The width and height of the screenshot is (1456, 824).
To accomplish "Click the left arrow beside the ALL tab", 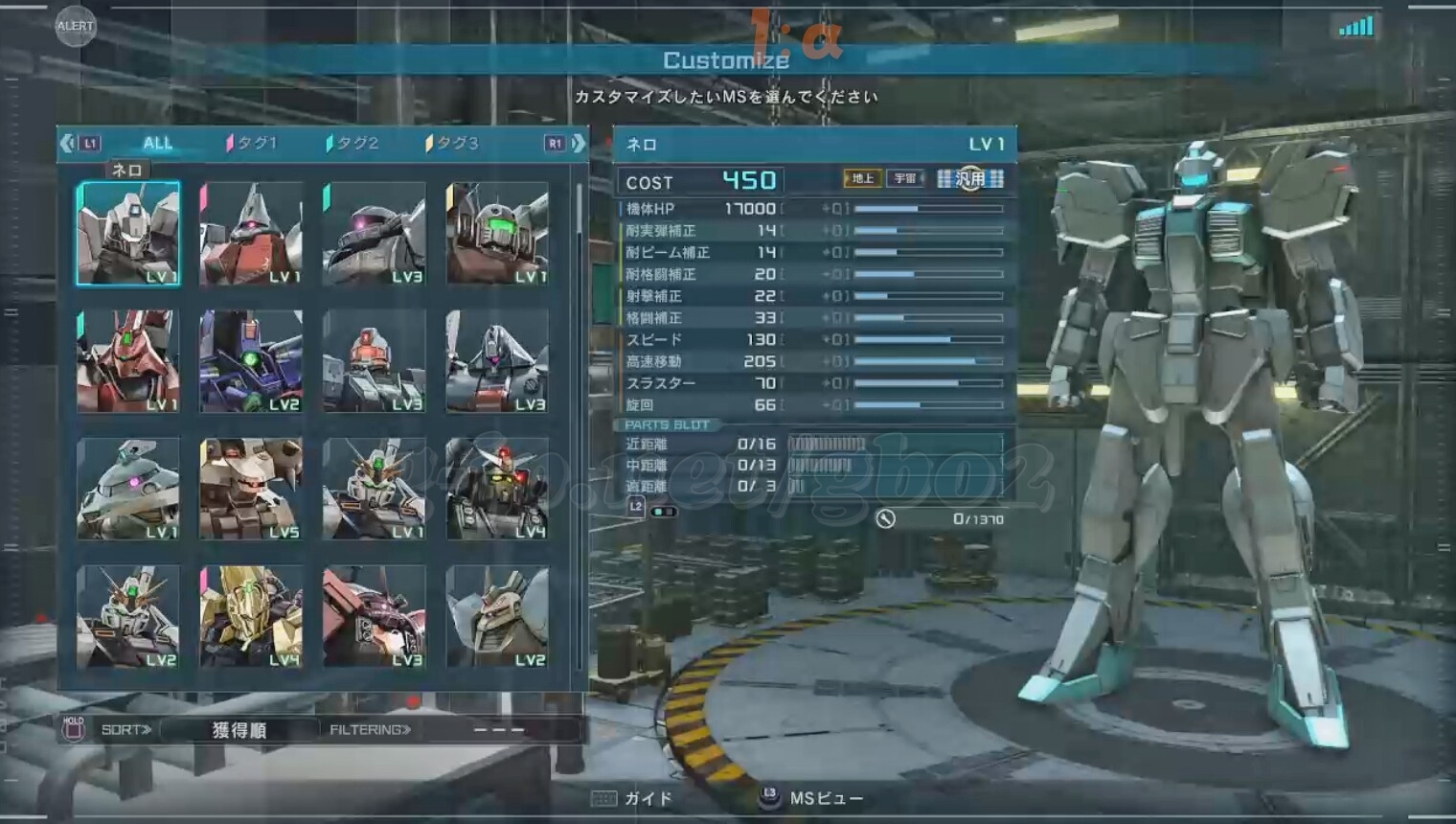I will click(66, 144).
